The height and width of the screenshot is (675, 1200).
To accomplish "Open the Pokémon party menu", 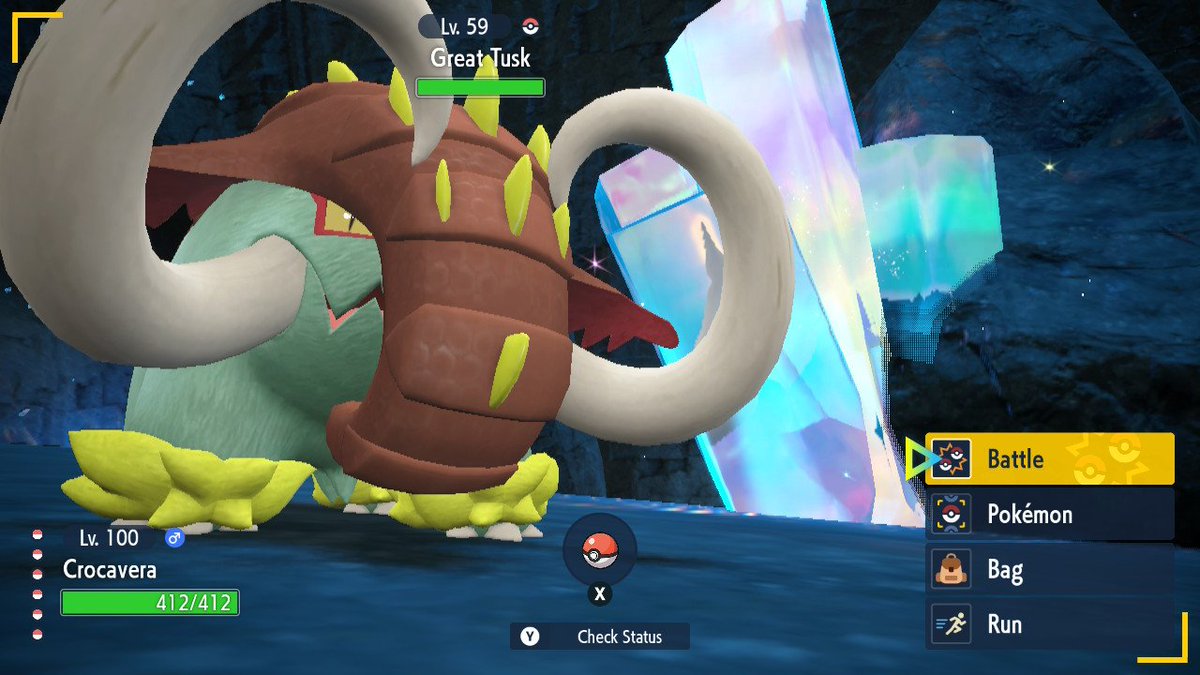I will coord(1048,514).
